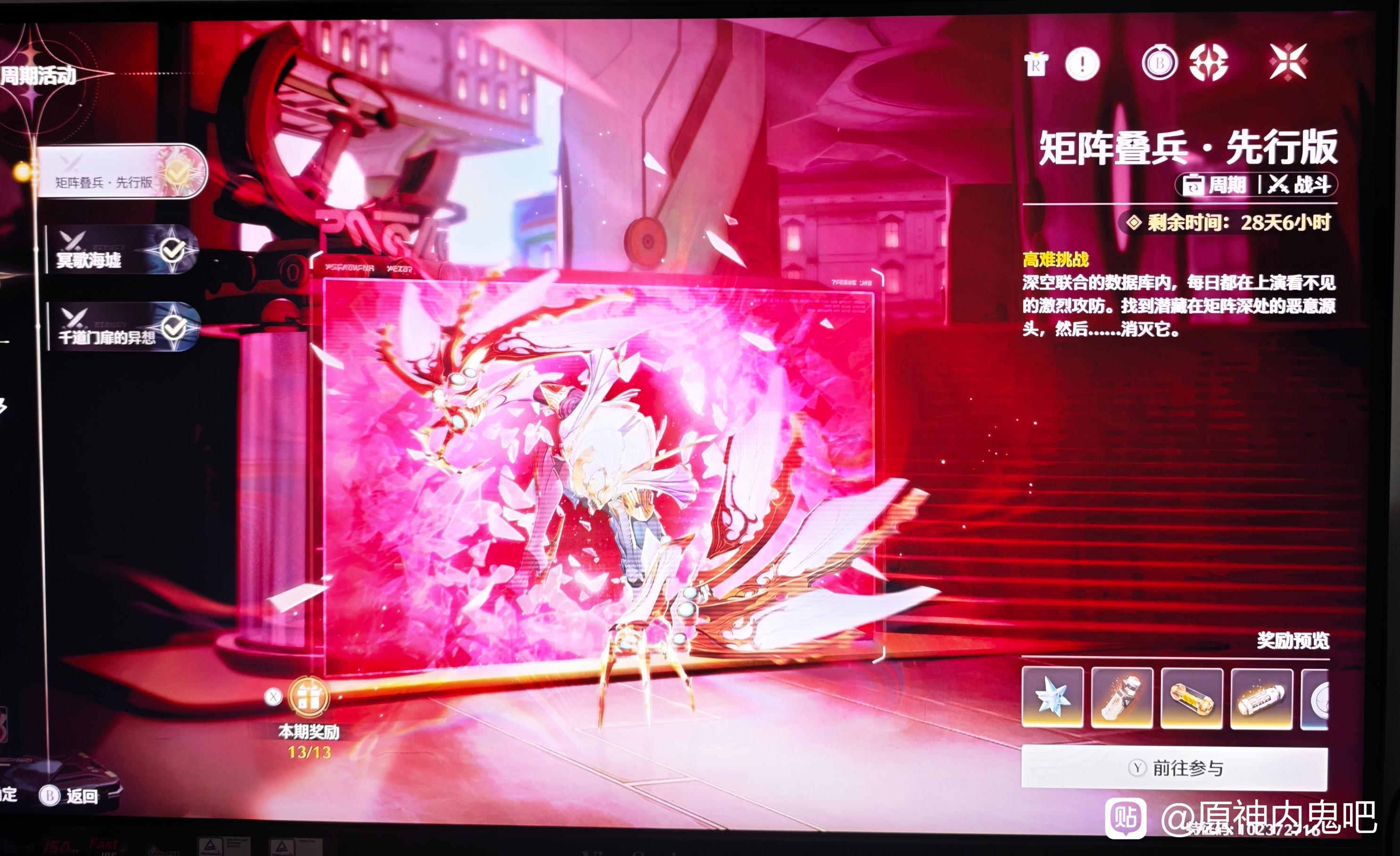Click the 前往参与 button
The image size is (1400, 856).
tap(1174, 768)
